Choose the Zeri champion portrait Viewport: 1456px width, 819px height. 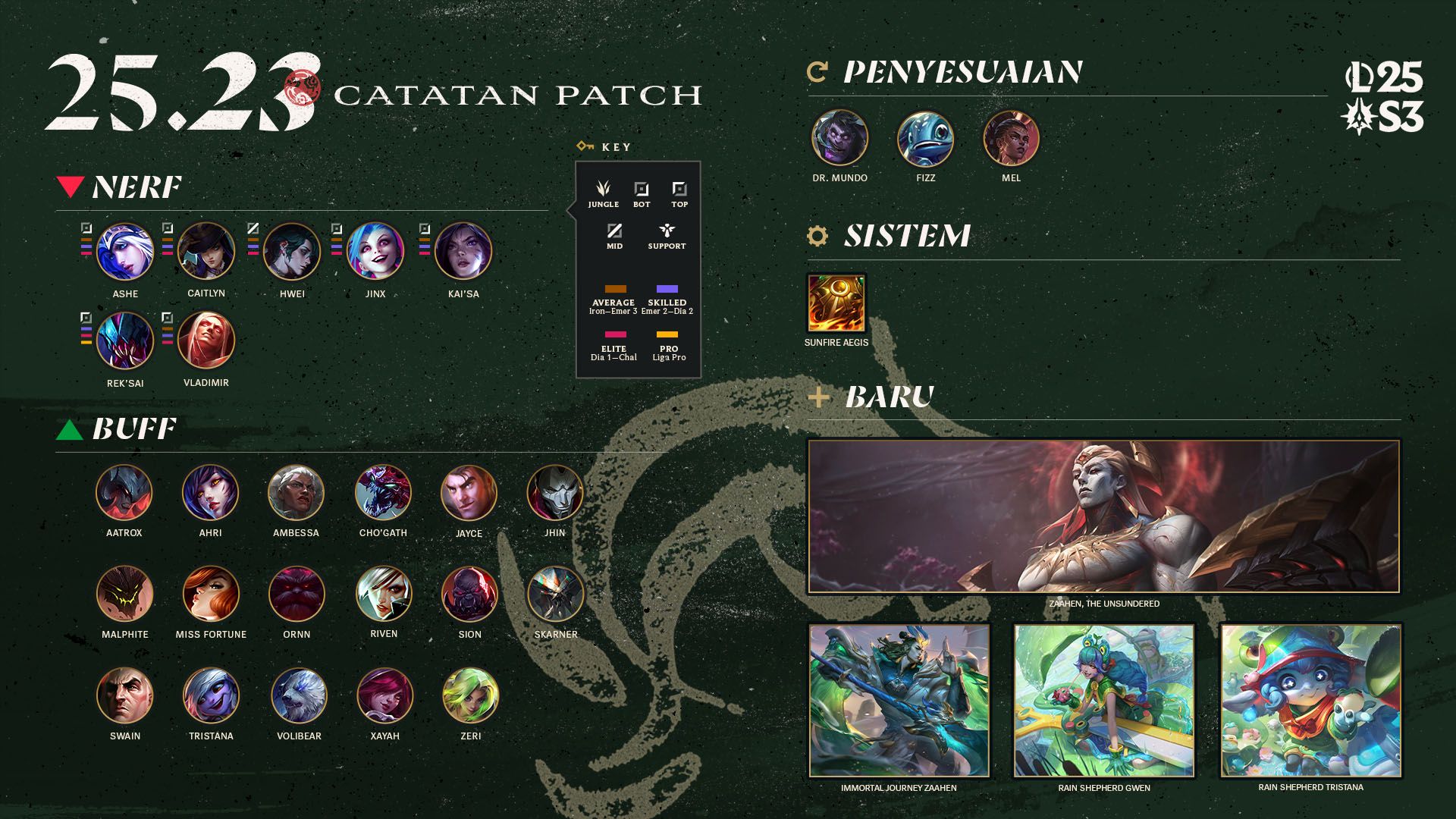pos(471,695)
